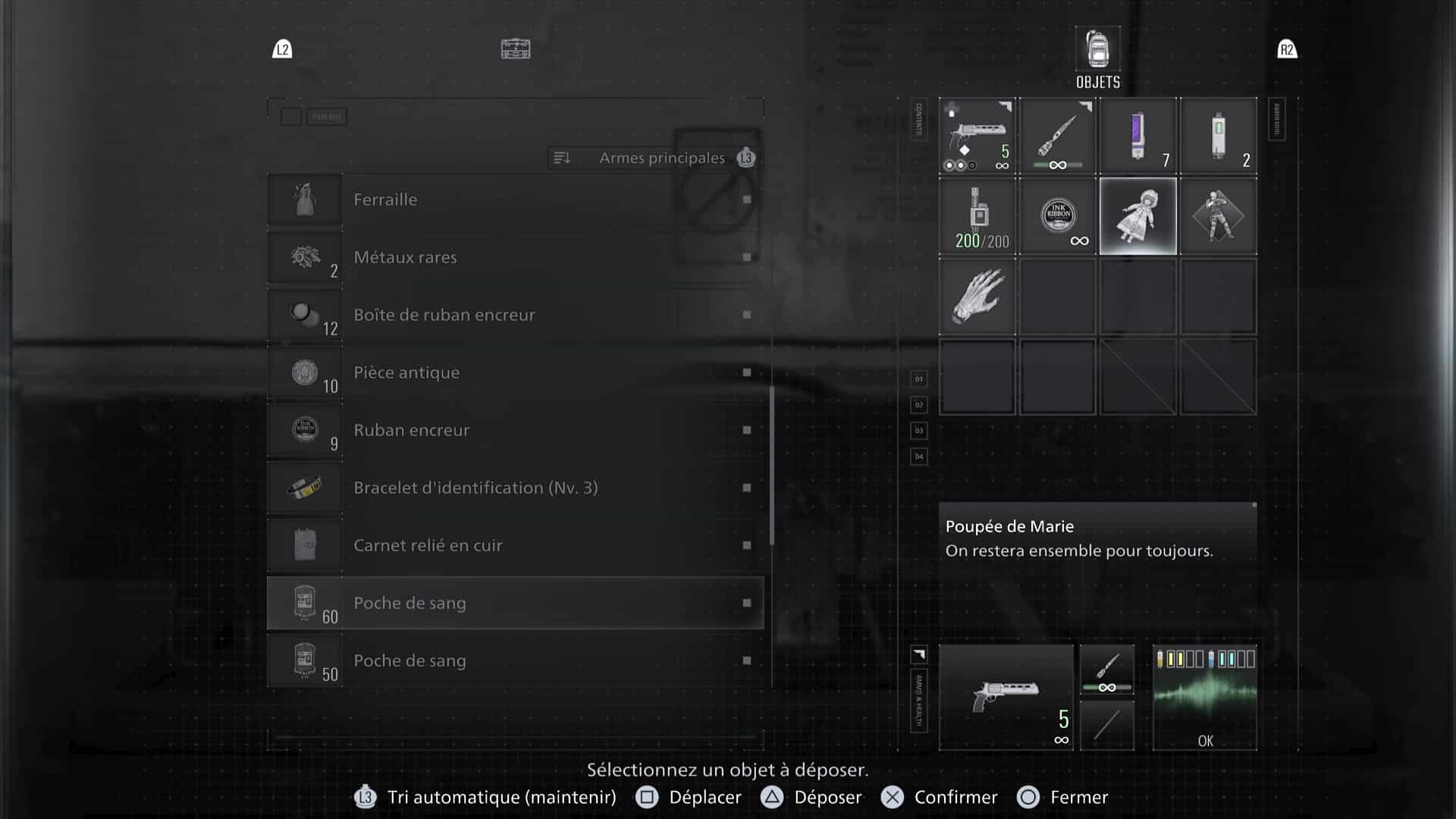Toggle the Item Box filter checkbox
Image resolution: width=1456 pixels, height=819 pixels.
pos(292,115)
